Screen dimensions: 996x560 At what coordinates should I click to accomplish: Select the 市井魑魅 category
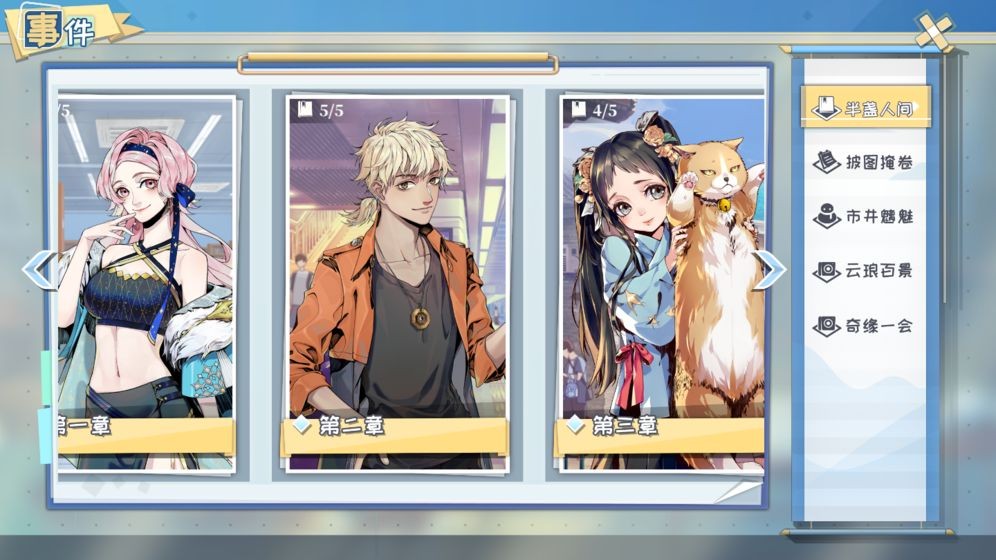pos(865,216)
